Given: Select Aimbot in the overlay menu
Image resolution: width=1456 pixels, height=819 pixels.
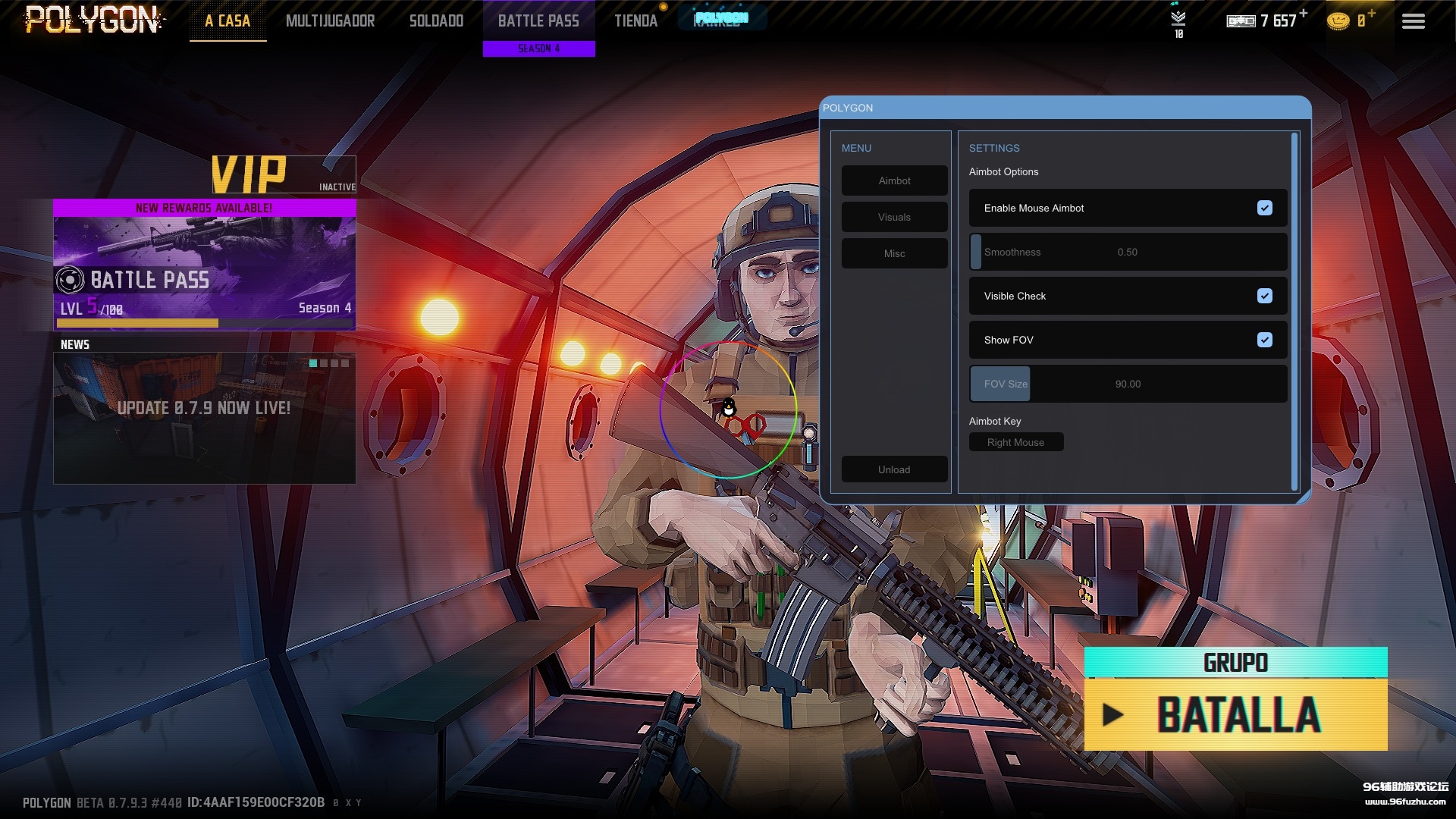Looking at the screenshot, I should 894,180.
